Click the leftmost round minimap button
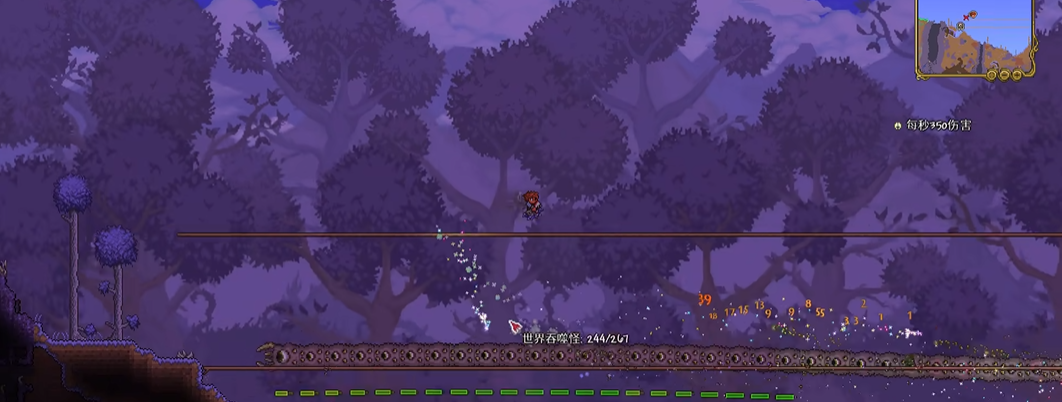This screenshot has width=1062, height=402. pos(992,75)
